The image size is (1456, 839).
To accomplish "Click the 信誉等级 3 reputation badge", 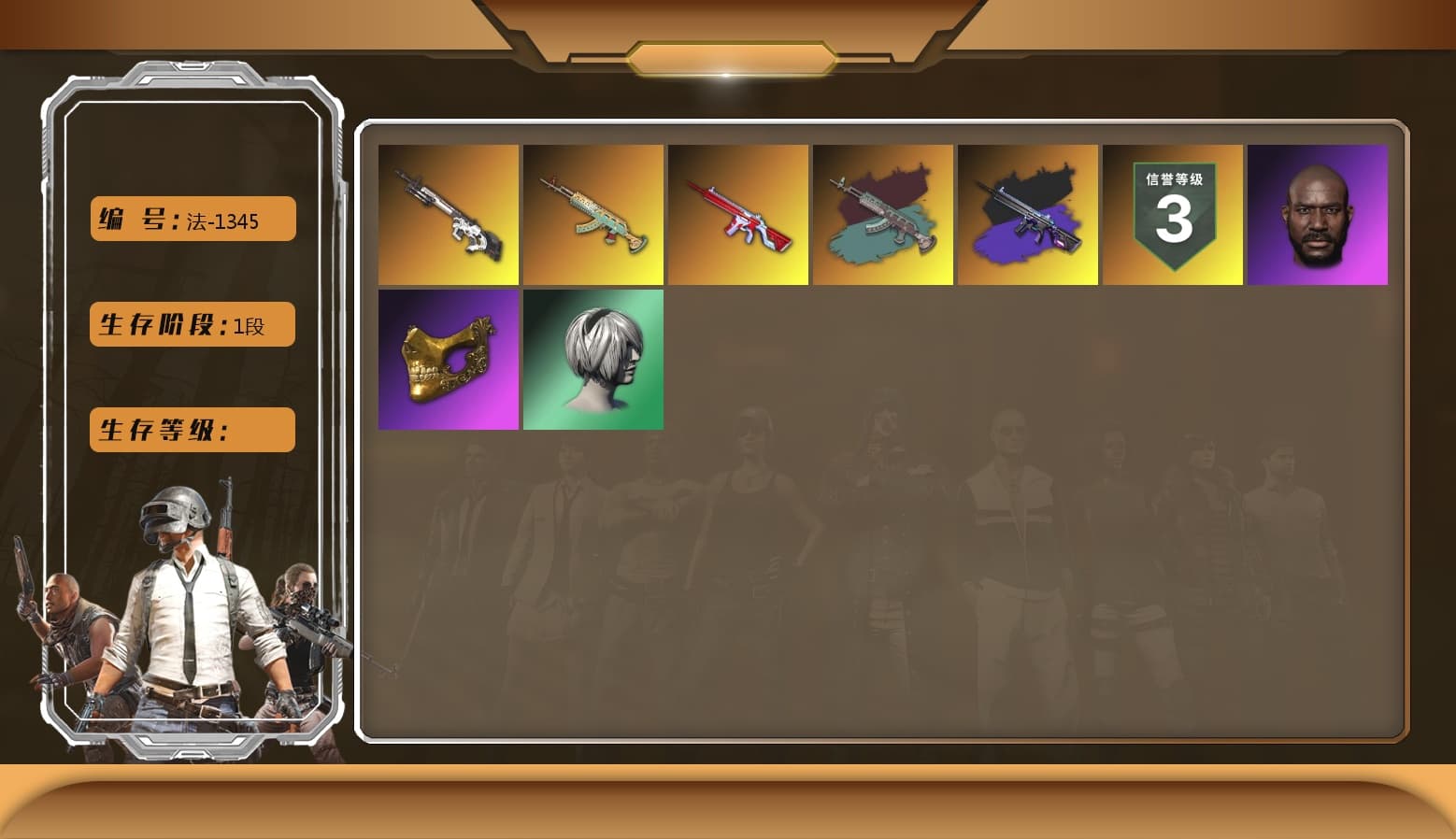I will coord(1173,215).
